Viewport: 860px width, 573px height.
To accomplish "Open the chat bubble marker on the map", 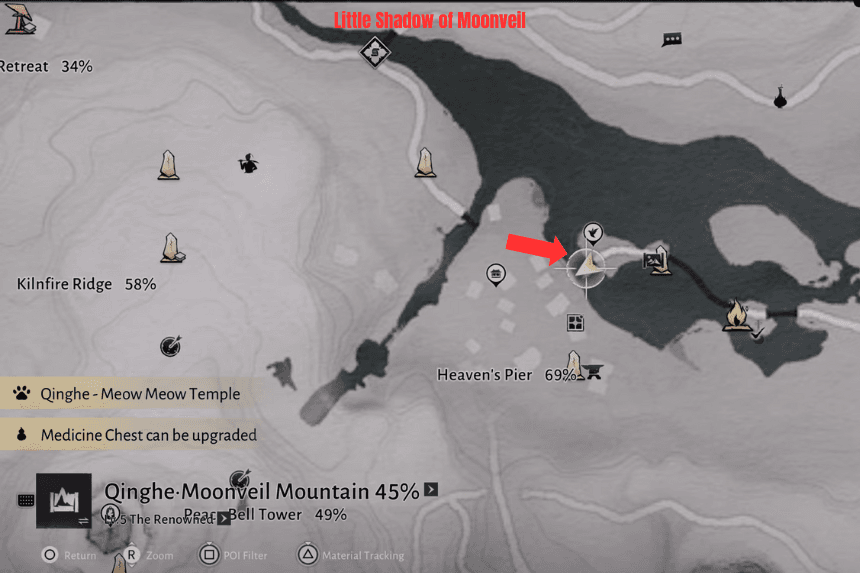I will click(x=672, y=40).
